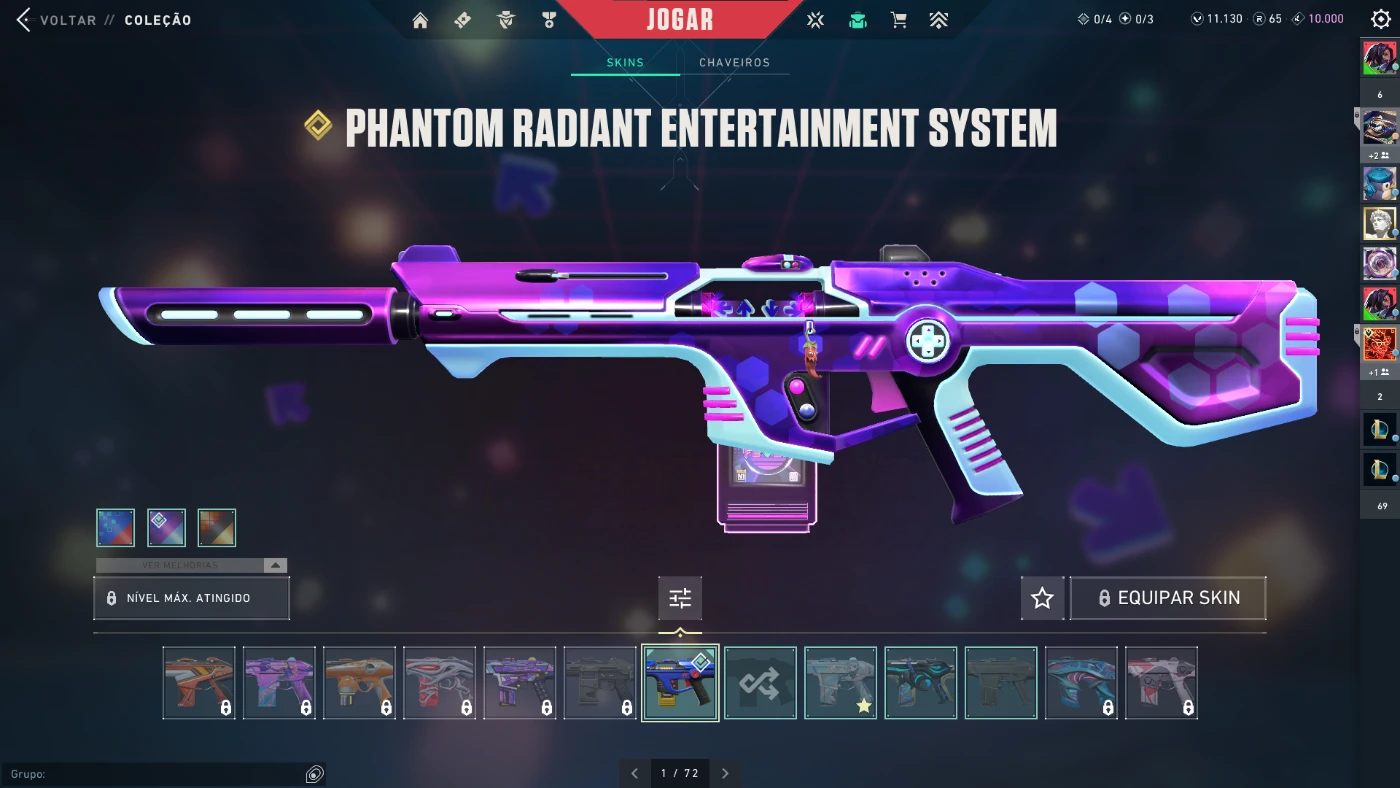Go to the previous skin page arrow

[x=634, y=773]
